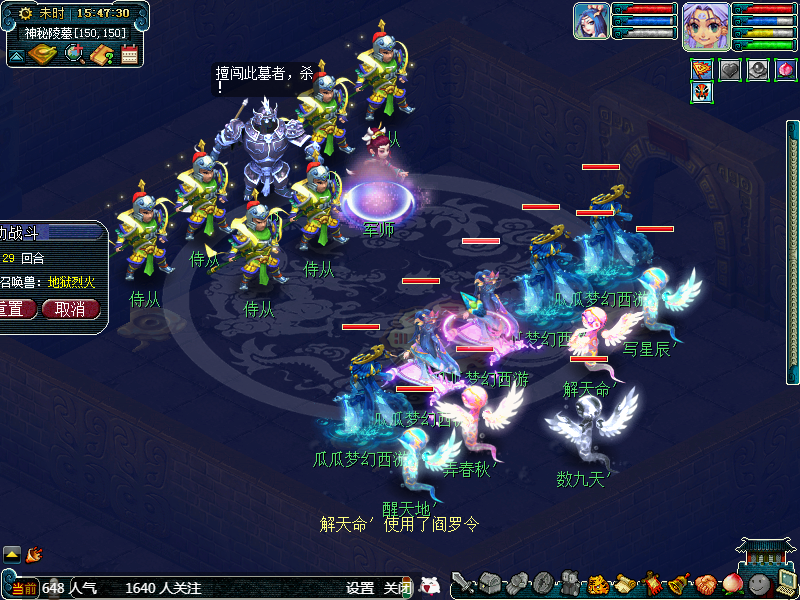Open the world map magnifier icon

pyautogui.click(x=74, y=54)
